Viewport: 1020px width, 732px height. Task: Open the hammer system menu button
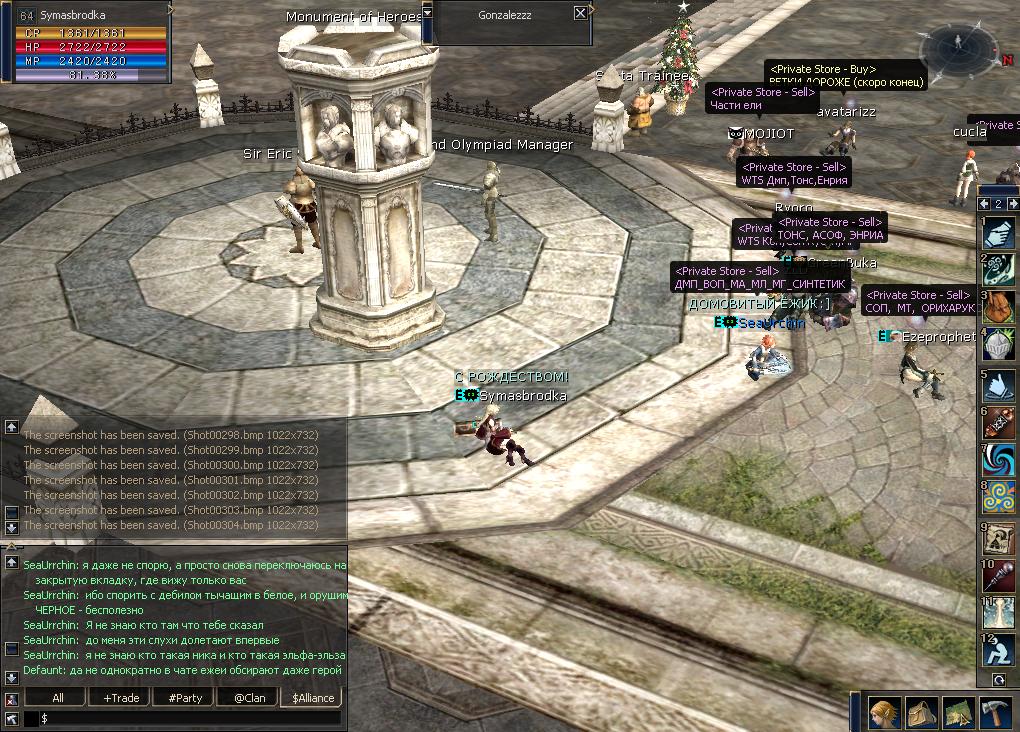pyautogui.click(x=995, y=711)
